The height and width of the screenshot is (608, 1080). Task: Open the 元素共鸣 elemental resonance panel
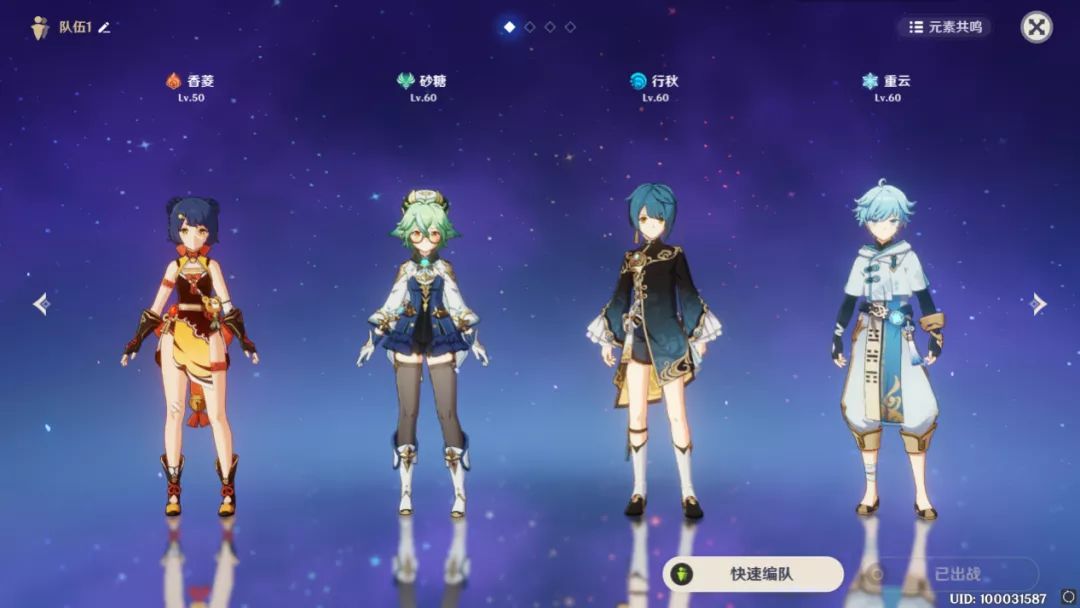click(944, 27)
